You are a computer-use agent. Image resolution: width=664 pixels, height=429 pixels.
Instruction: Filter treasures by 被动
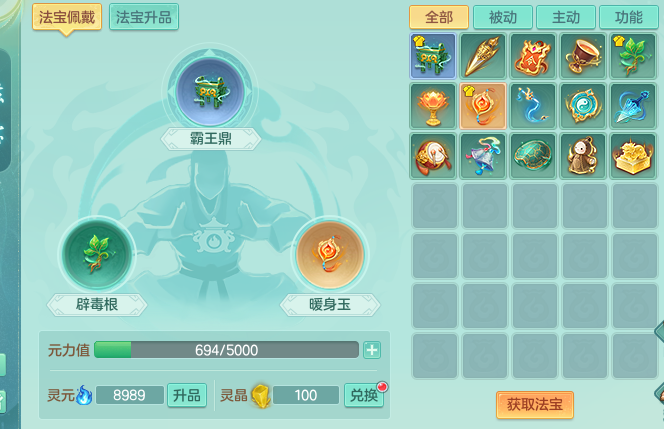click(x=503, y=17)
